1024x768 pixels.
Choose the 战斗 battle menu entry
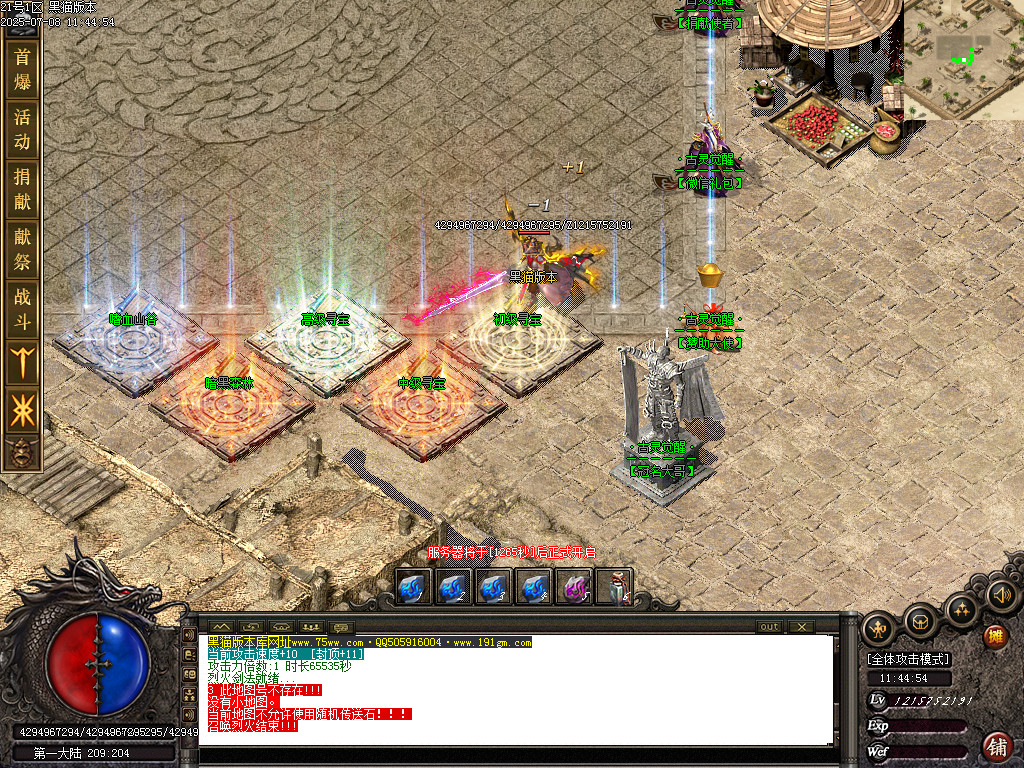point(22,308)
